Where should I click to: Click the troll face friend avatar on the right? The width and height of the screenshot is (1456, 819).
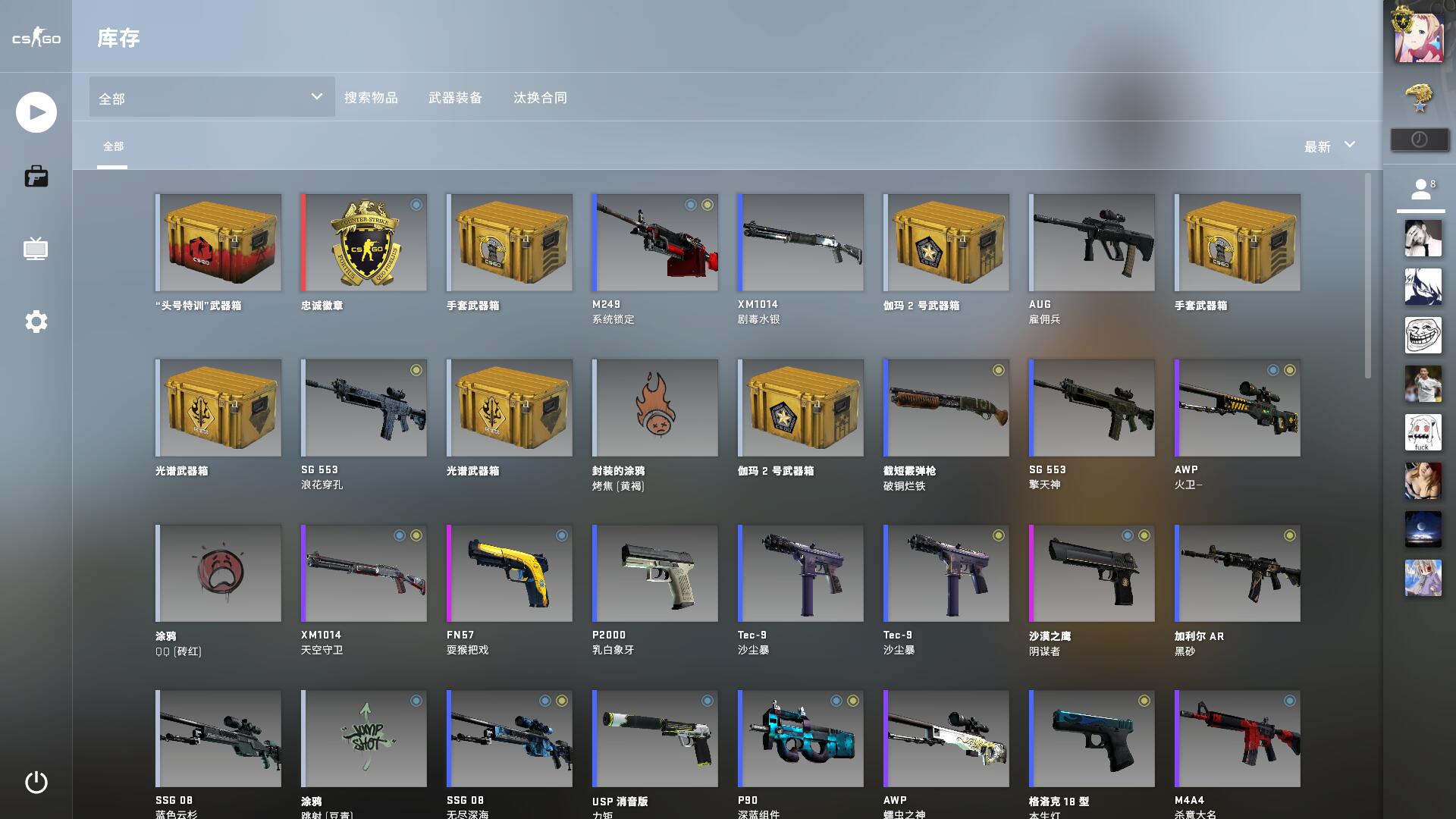(1423, 335)
